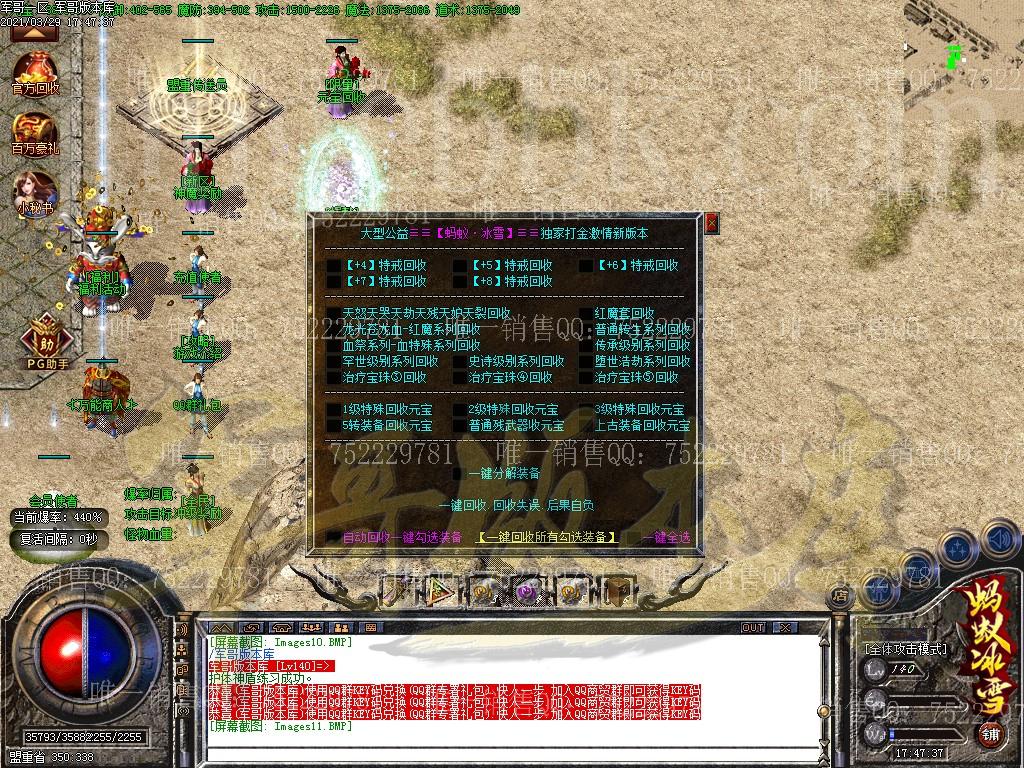Select 1级特殊回收元宝 checkbox

click(x=334, y=410)
